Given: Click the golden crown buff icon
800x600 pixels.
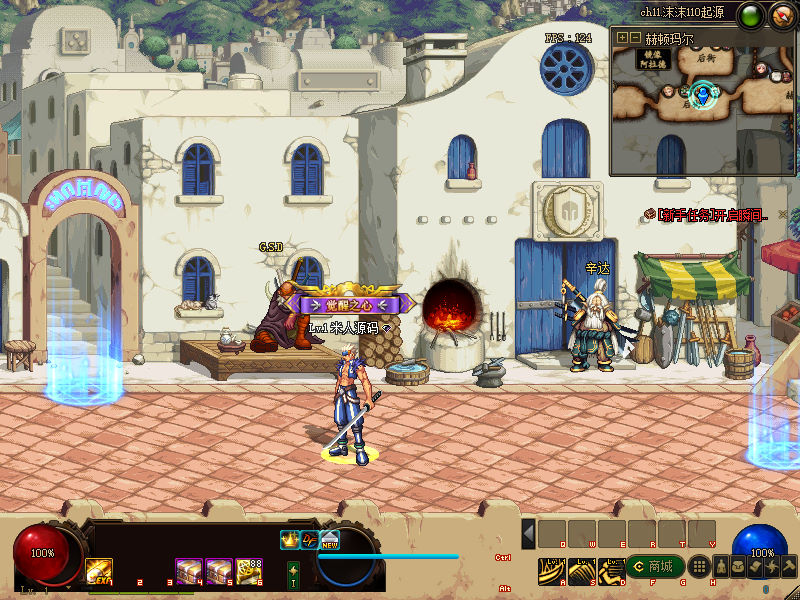Looking at the screenshot, I should [x=290, y=540].
